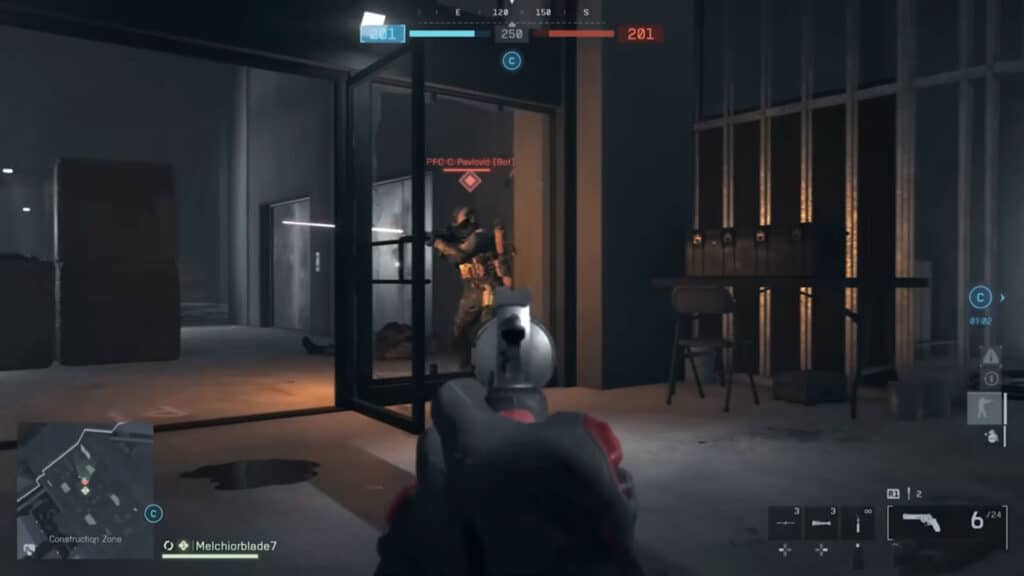Click the objective C marker above the timer

[980, 297]
